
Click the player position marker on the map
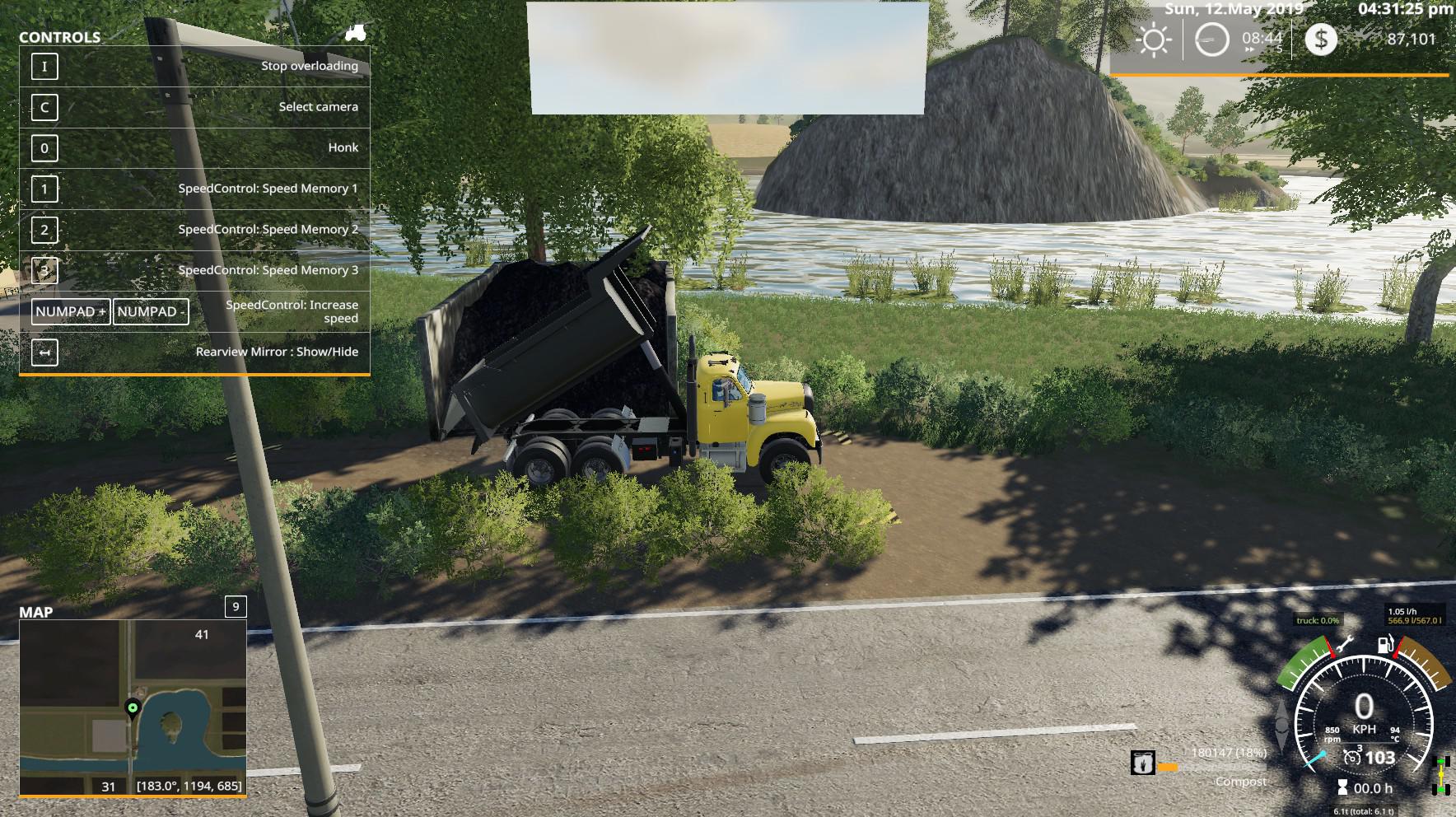(x=132, y=707)
